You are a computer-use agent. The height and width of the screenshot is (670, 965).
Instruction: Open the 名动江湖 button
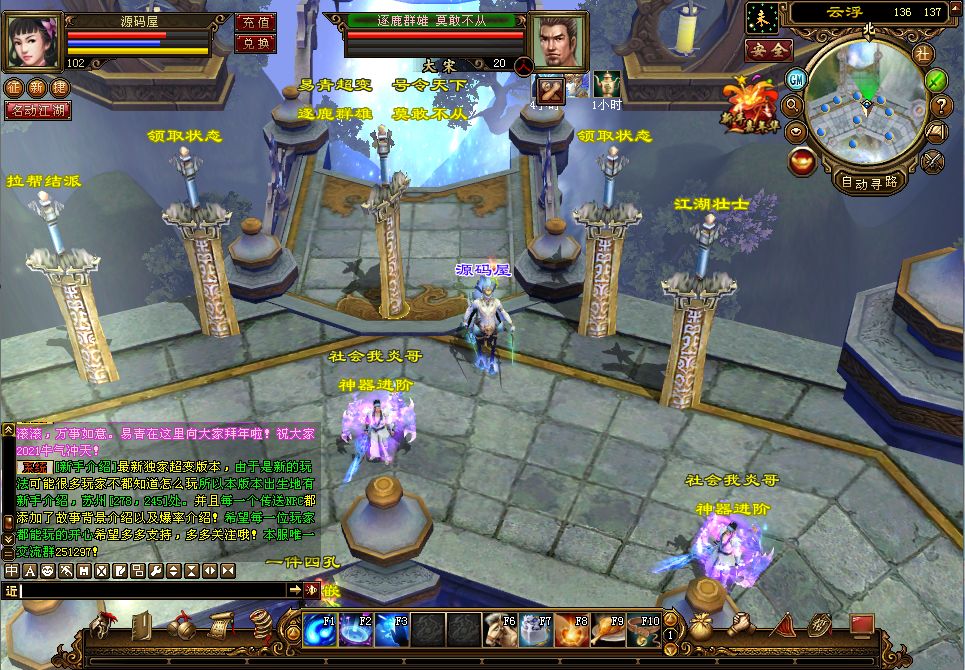(38, 110)
